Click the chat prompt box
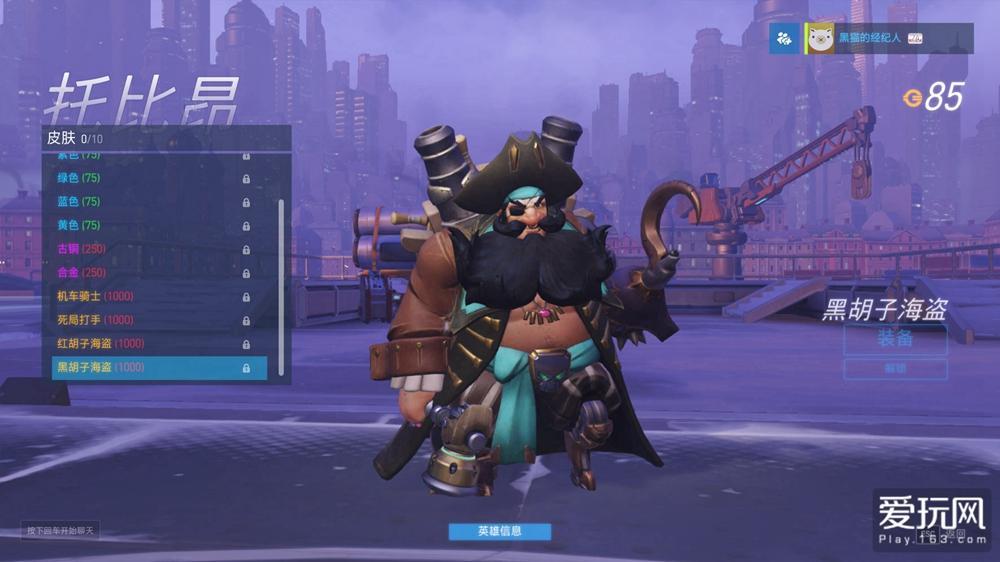The width and height of the screenshot is (1000, 562). [61, 531]
